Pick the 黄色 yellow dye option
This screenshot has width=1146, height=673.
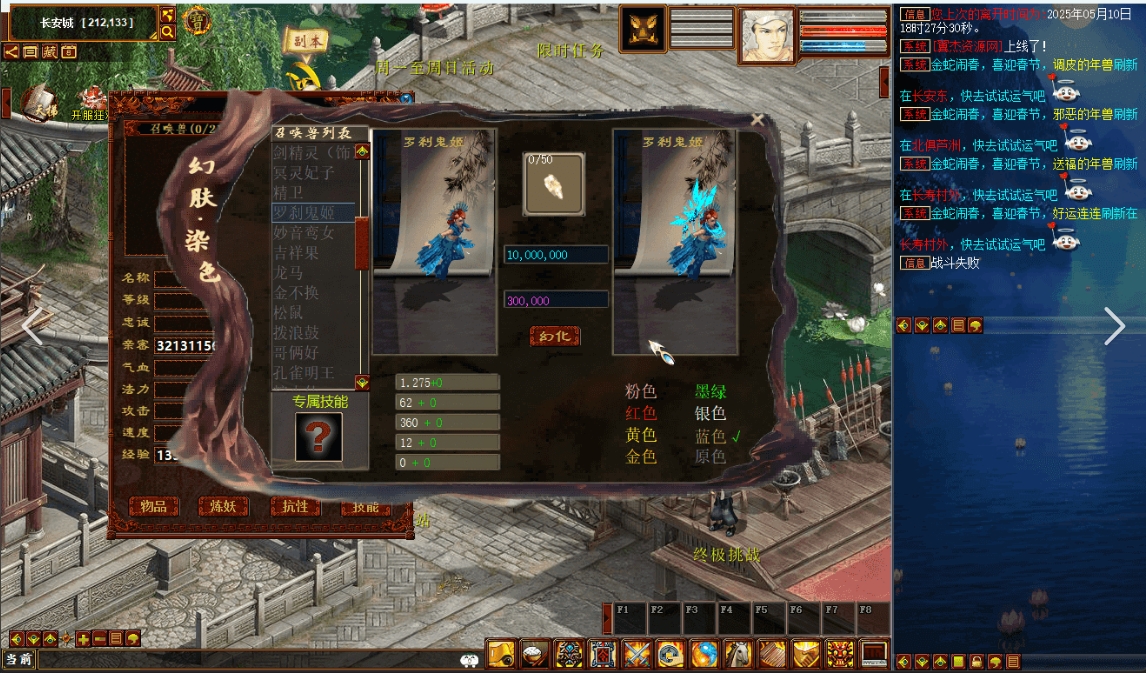tap(641, 435)
